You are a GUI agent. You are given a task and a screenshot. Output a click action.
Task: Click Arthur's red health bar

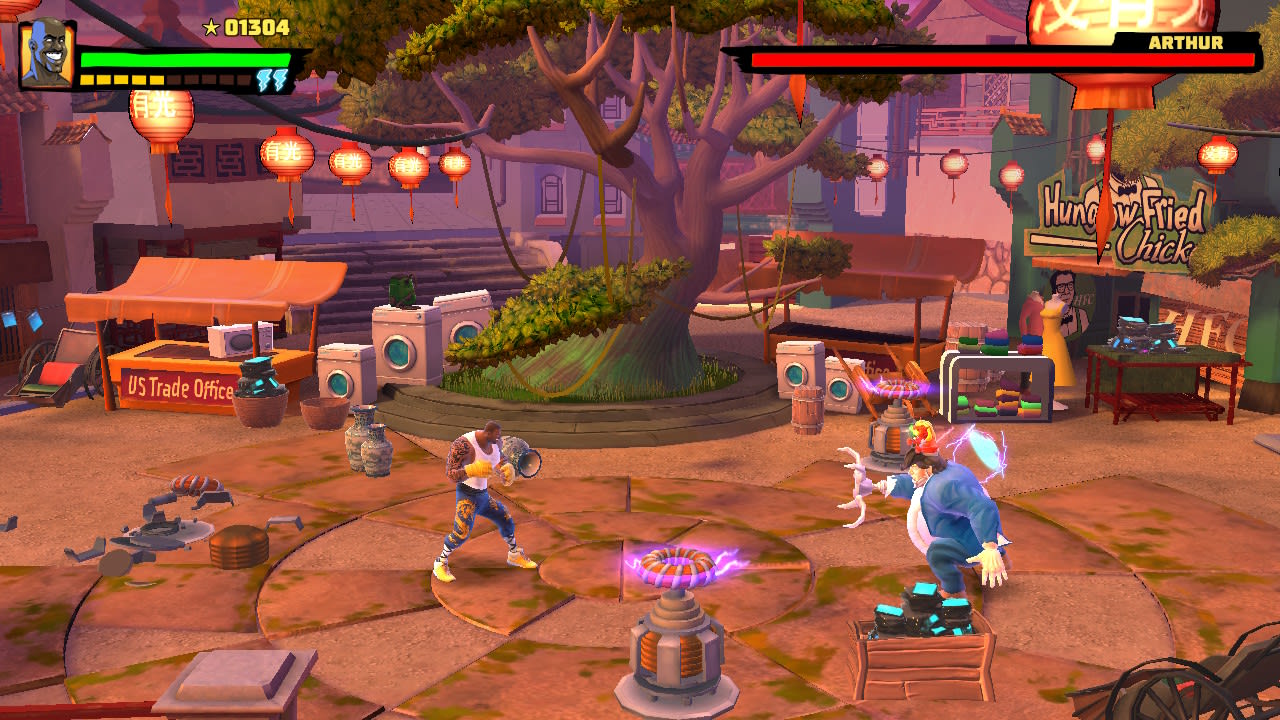[1000, 60]
